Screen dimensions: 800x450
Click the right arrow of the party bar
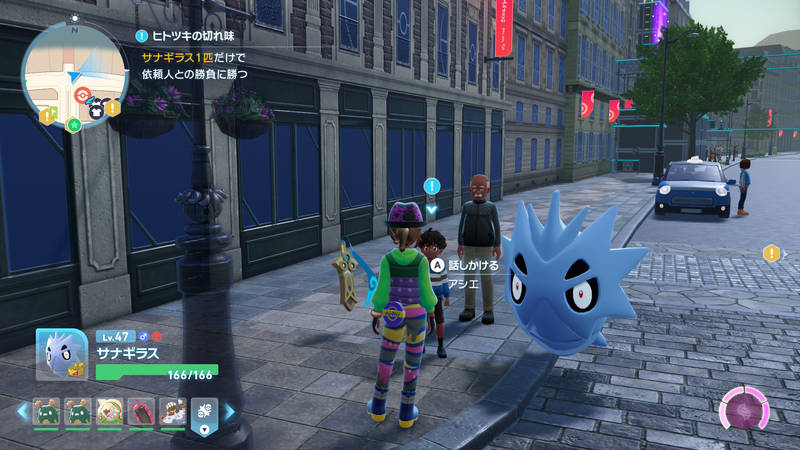[229, 411]
